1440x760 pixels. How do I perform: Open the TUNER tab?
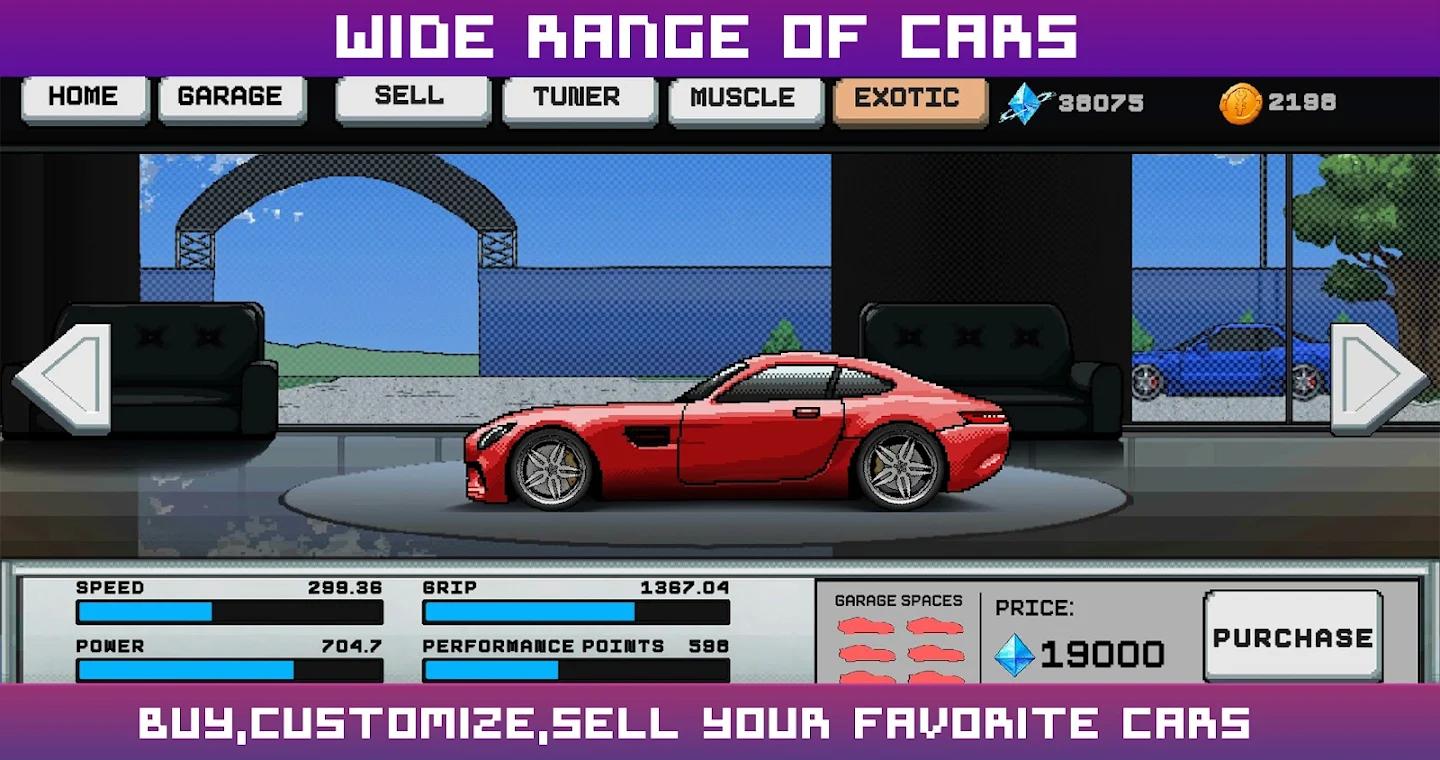tap(578, 96)
